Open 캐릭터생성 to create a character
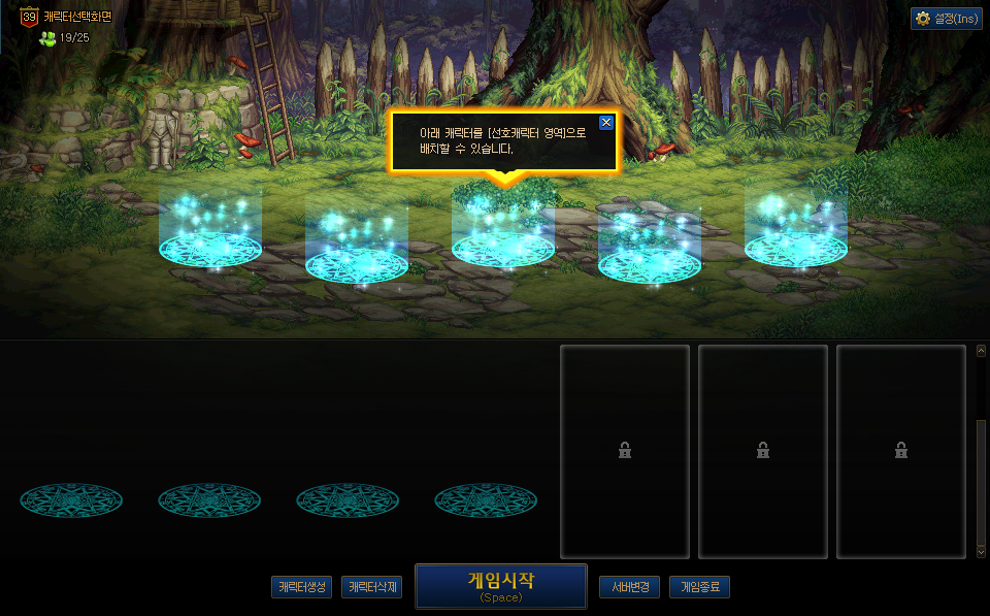The width and height of the screenshot is (990, 616). [x=301, y=587]
